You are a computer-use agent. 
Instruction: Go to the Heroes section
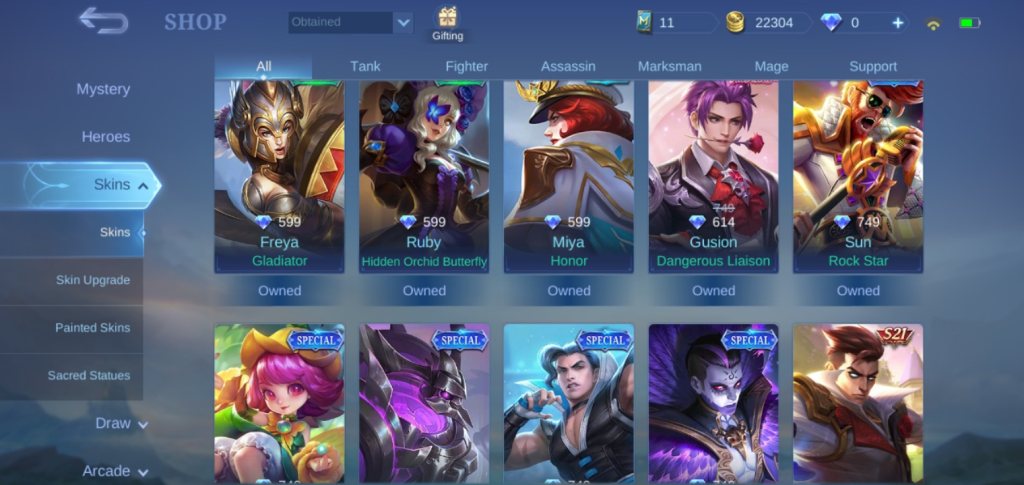105,137
